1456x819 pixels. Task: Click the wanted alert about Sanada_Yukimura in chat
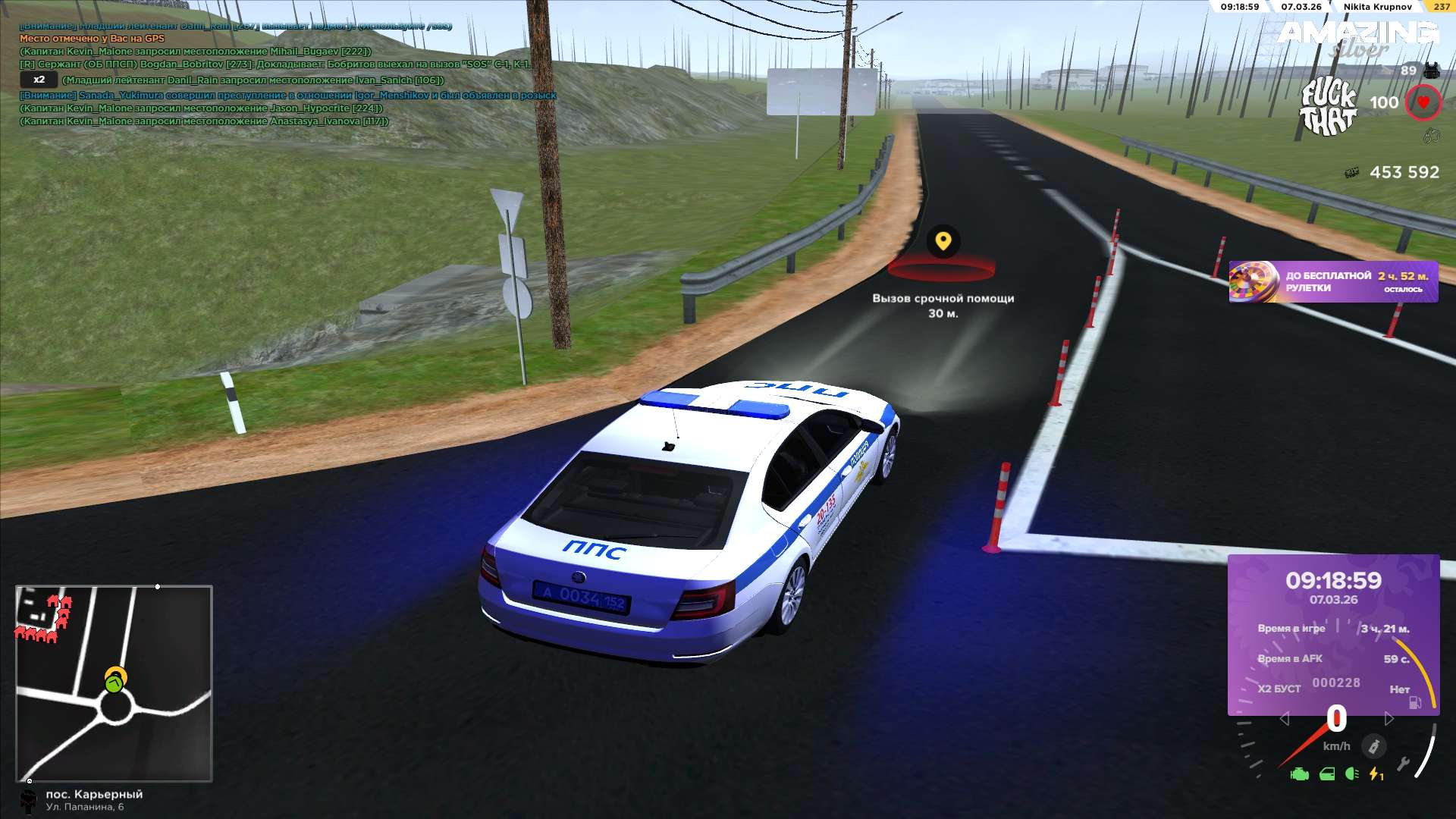(x=288, y=96)
